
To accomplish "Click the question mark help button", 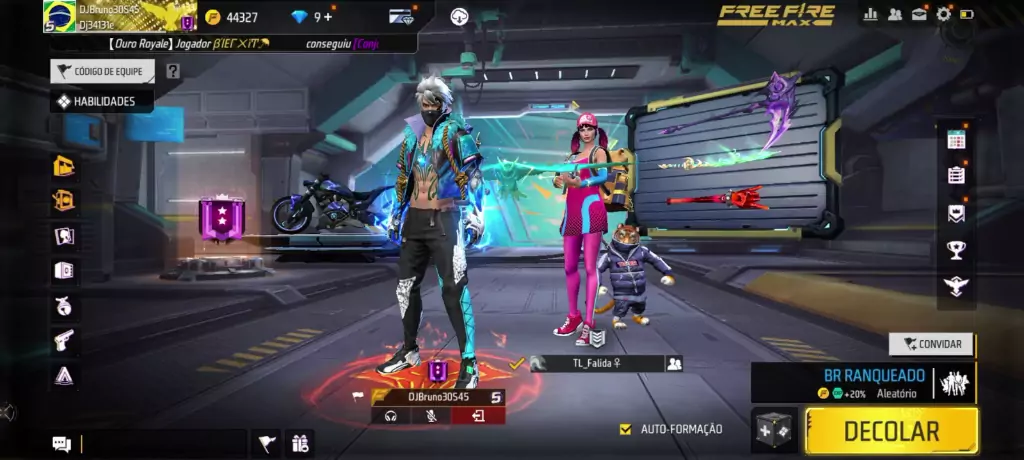I will 173,71.
